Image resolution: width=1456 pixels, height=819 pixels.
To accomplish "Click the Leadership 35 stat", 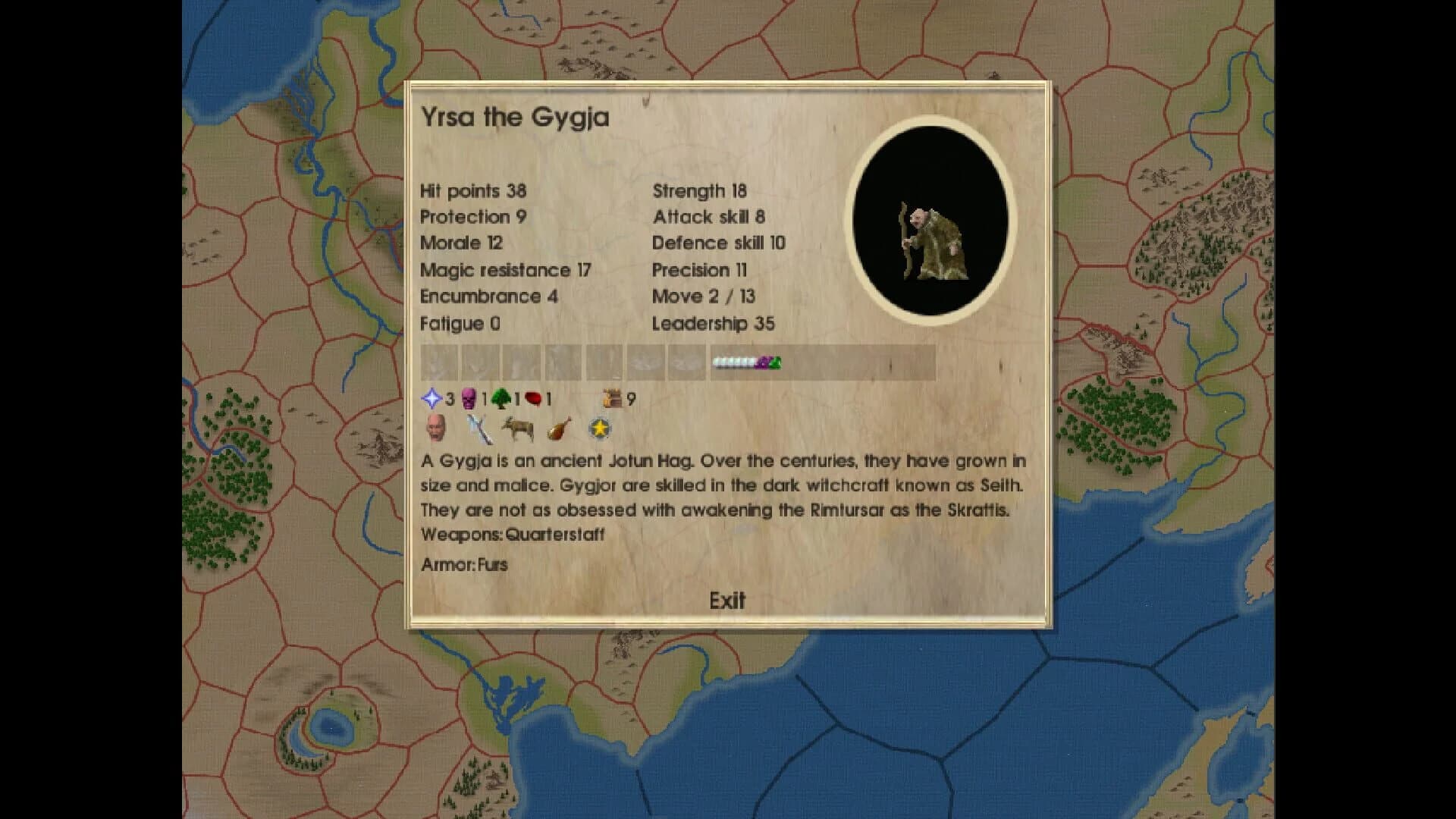I will point(713,324).
